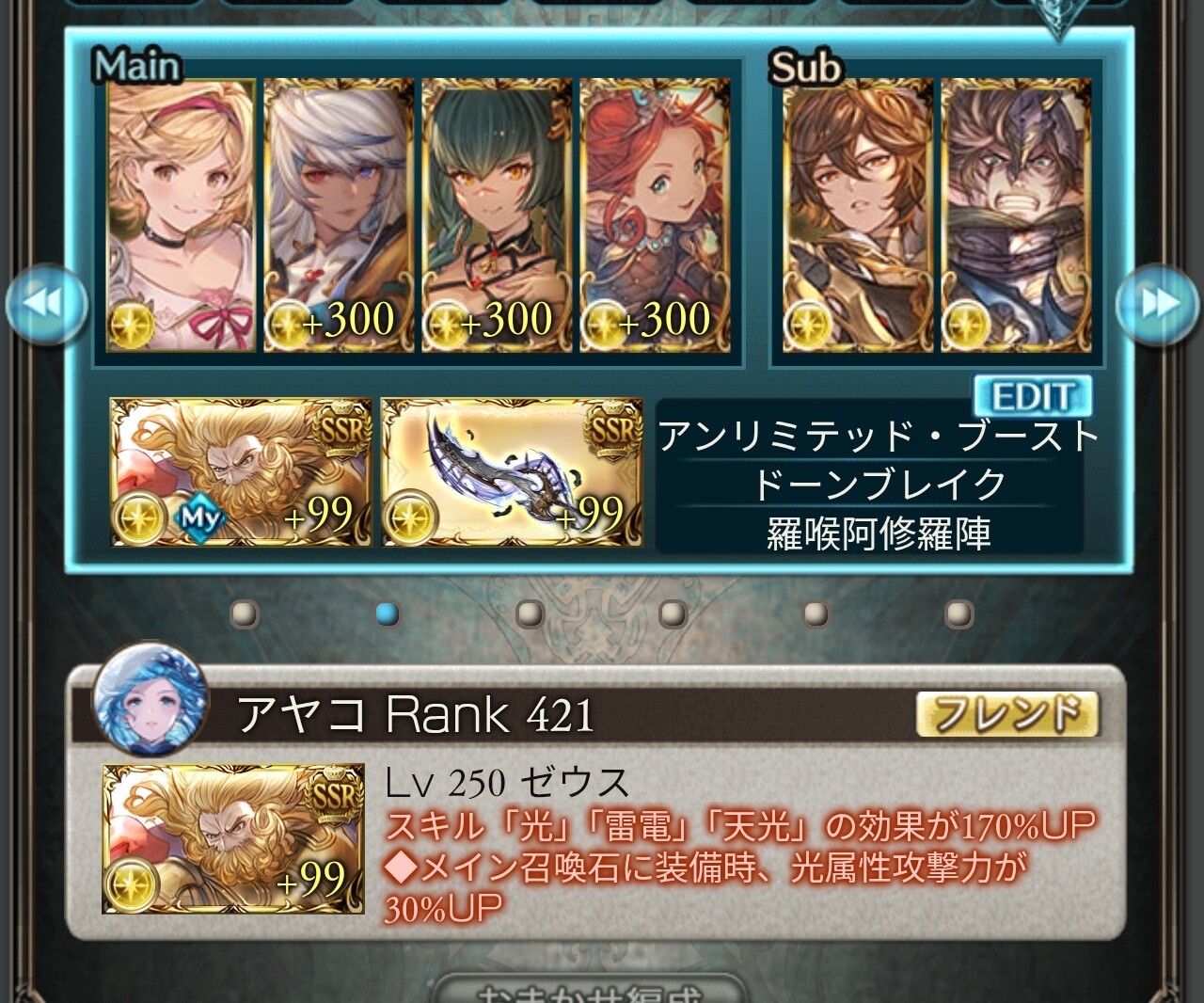Screen dimensions: 1204x1003
Task: Click the おまかせ編成 auto-formation button
Action: click(590, 992)
